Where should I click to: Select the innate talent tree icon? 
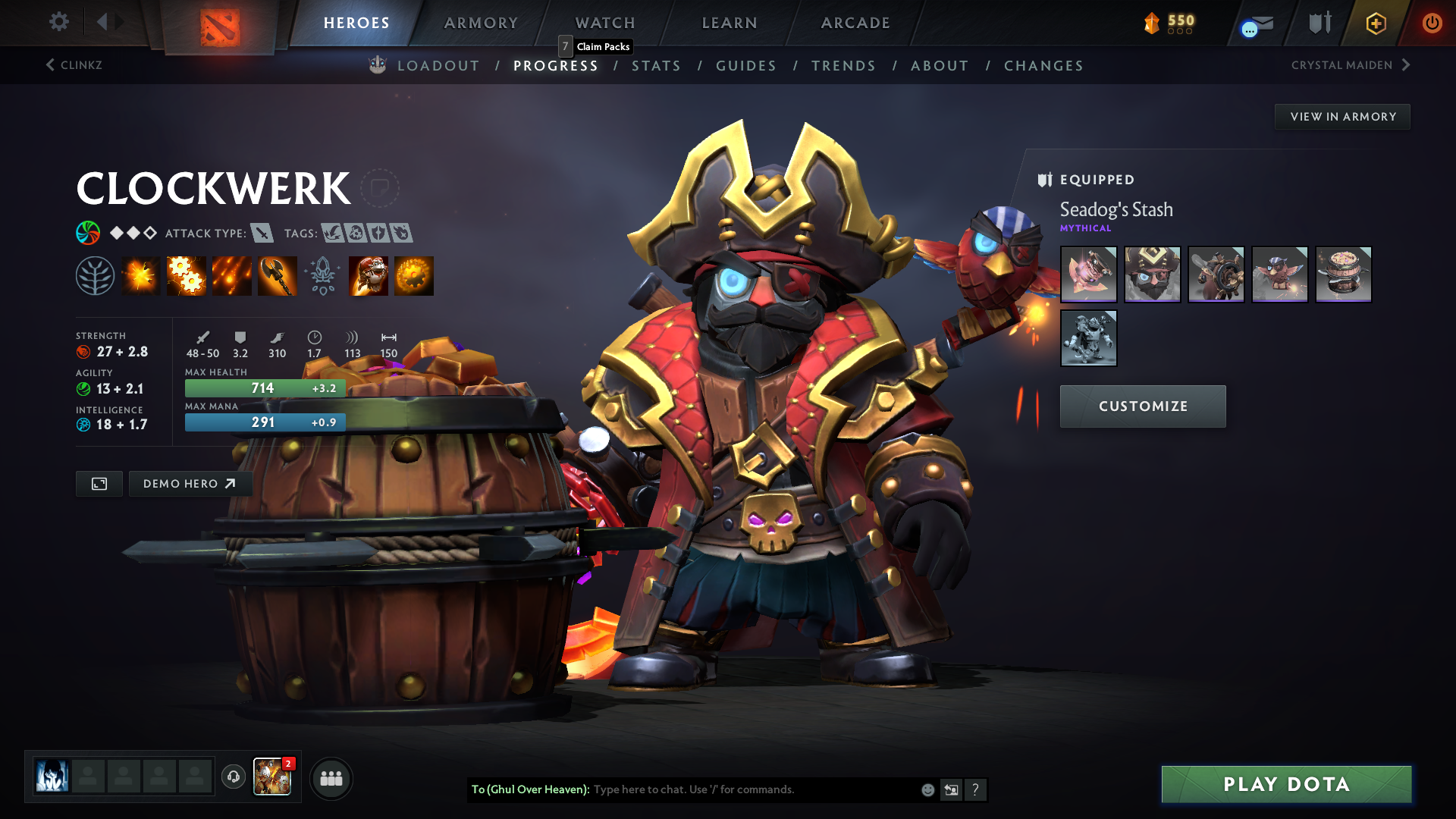[95, 275]
